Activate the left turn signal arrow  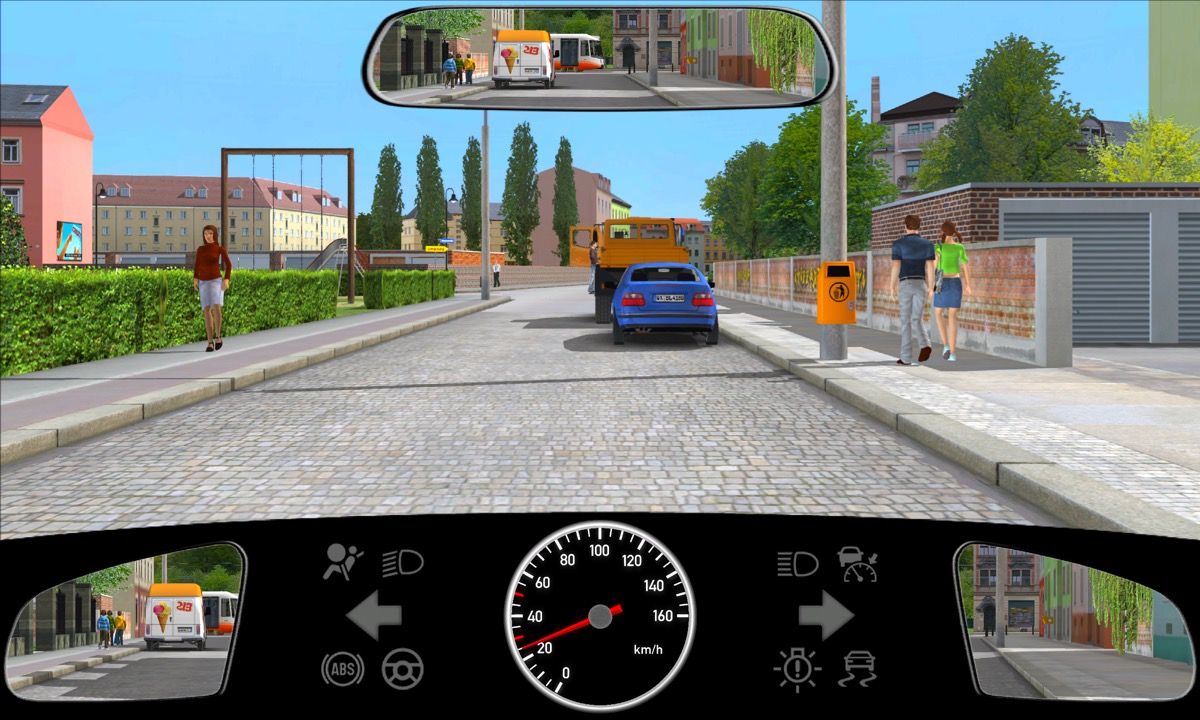(x=374, y=615)
